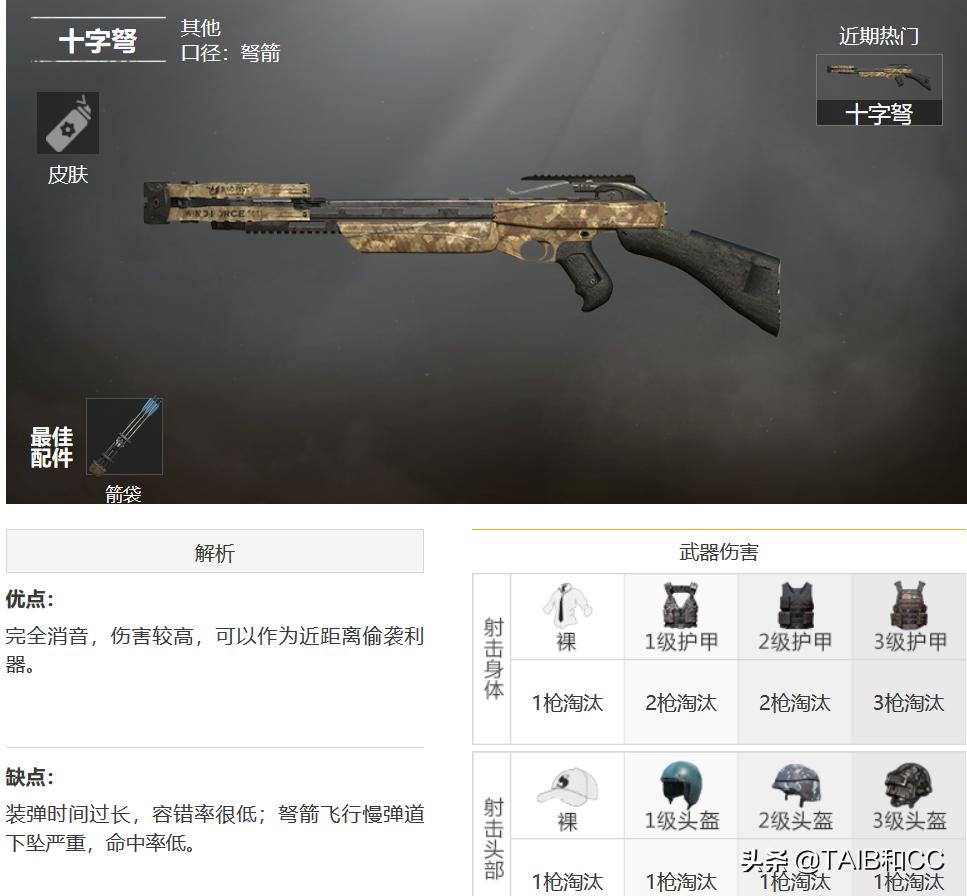Select the 十字弩 recent popular thumbnail
The width and height of the screenshot is (967, 896).
879,90
